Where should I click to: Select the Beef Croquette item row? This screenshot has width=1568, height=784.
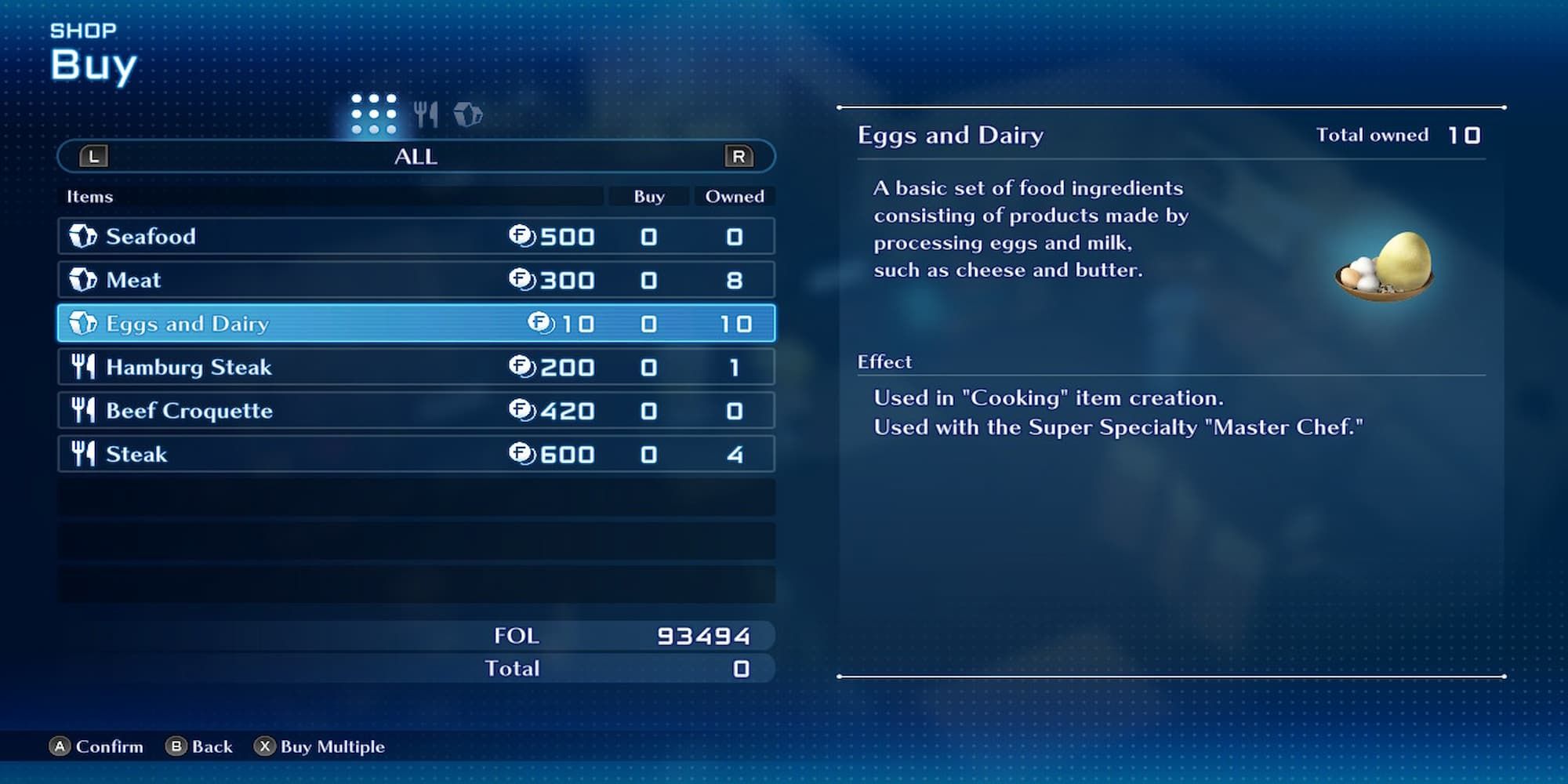pos(314,410)
